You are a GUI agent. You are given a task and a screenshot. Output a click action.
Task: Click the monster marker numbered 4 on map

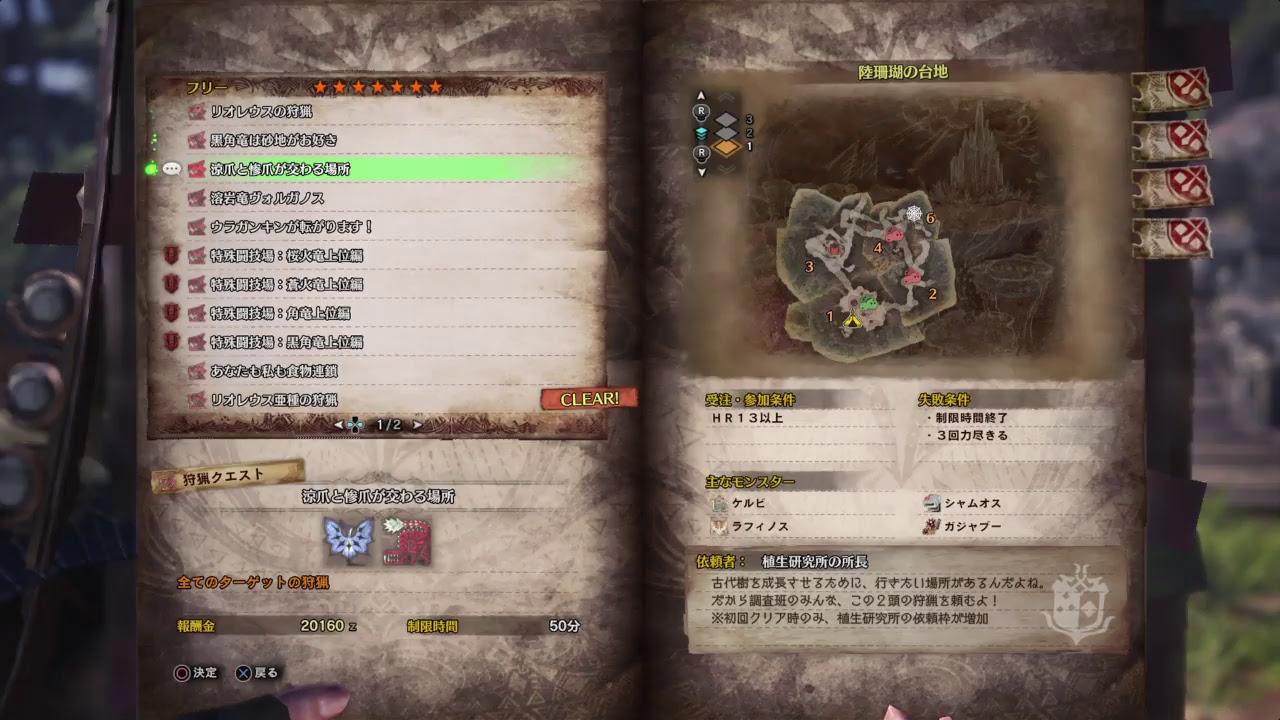click(878, 247)
